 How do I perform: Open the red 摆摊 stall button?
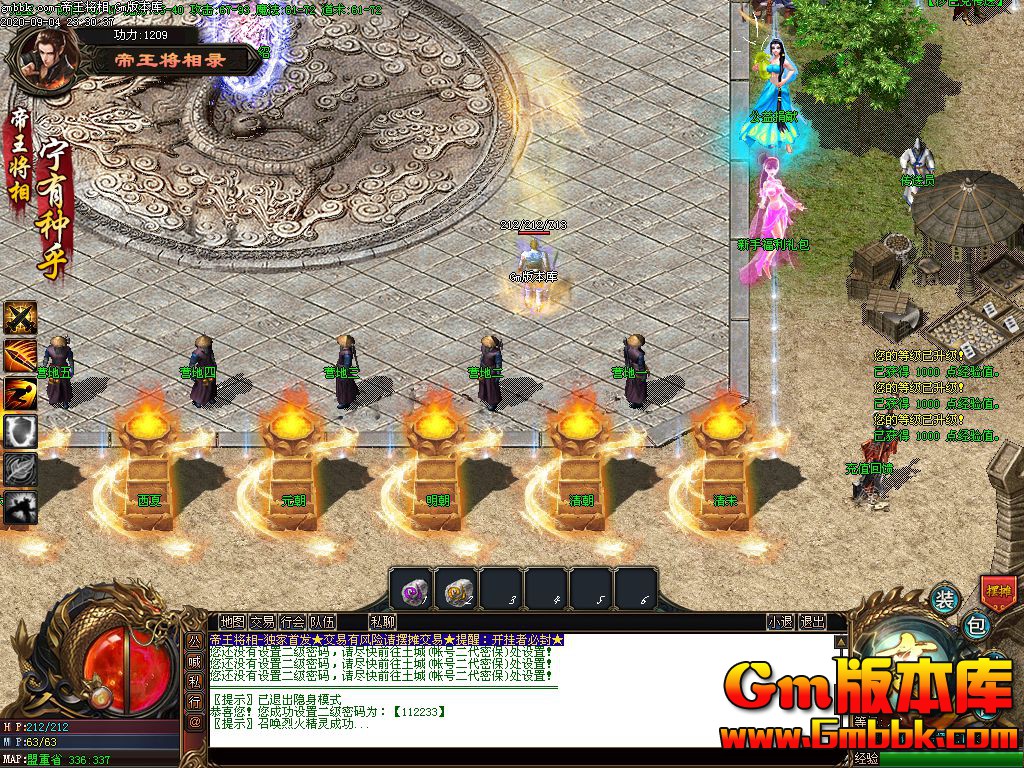tap(997, 591)
